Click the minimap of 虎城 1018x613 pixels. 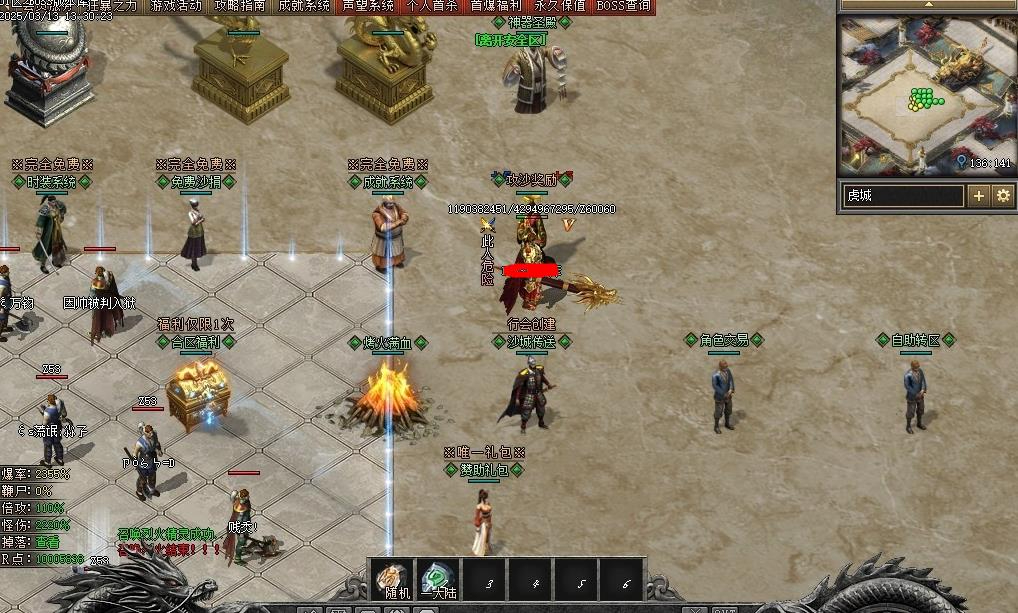[927, 96]
